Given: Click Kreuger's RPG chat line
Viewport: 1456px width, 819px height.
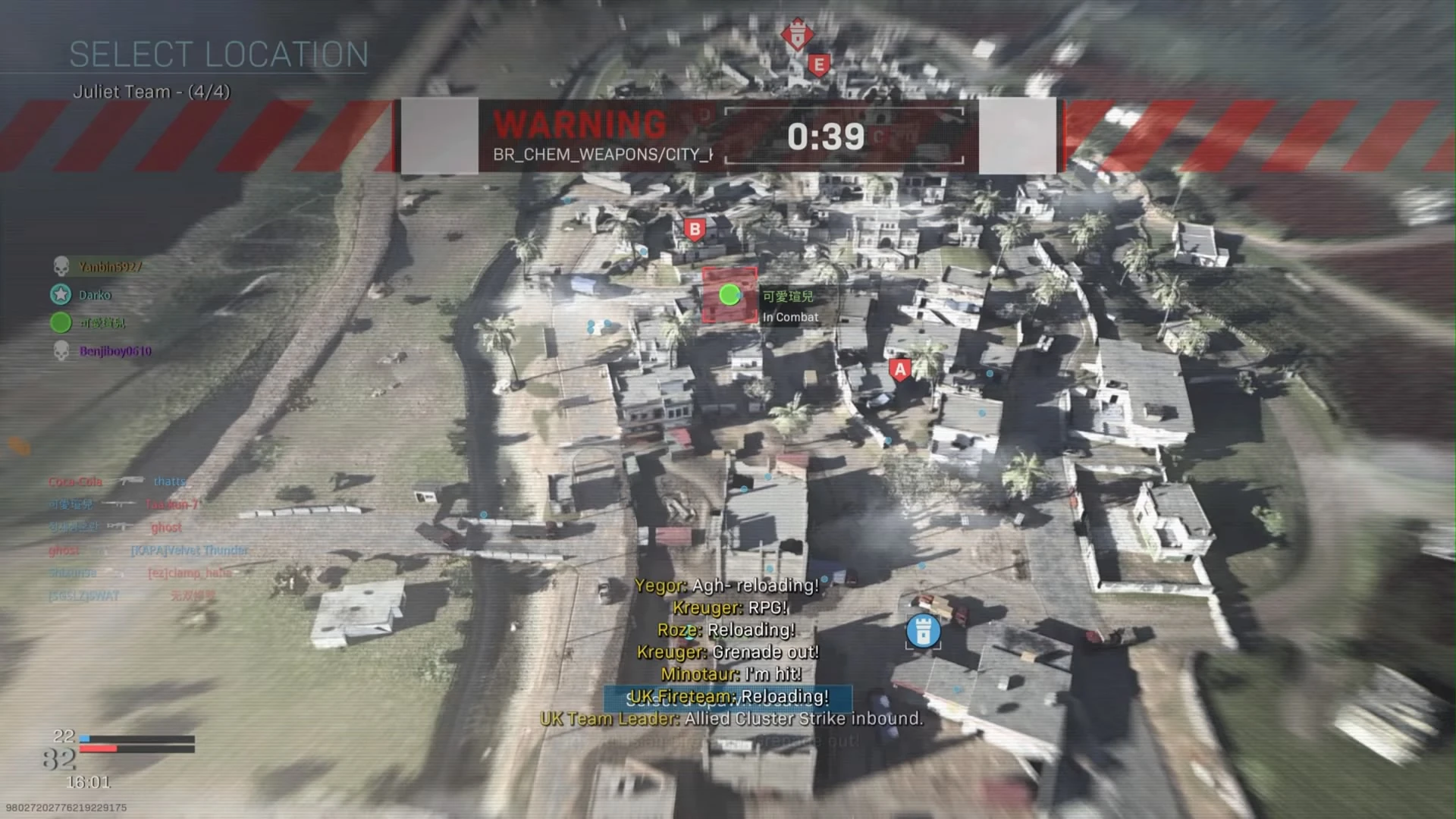Looking at the screenshot, I should (x=730, y=607).
